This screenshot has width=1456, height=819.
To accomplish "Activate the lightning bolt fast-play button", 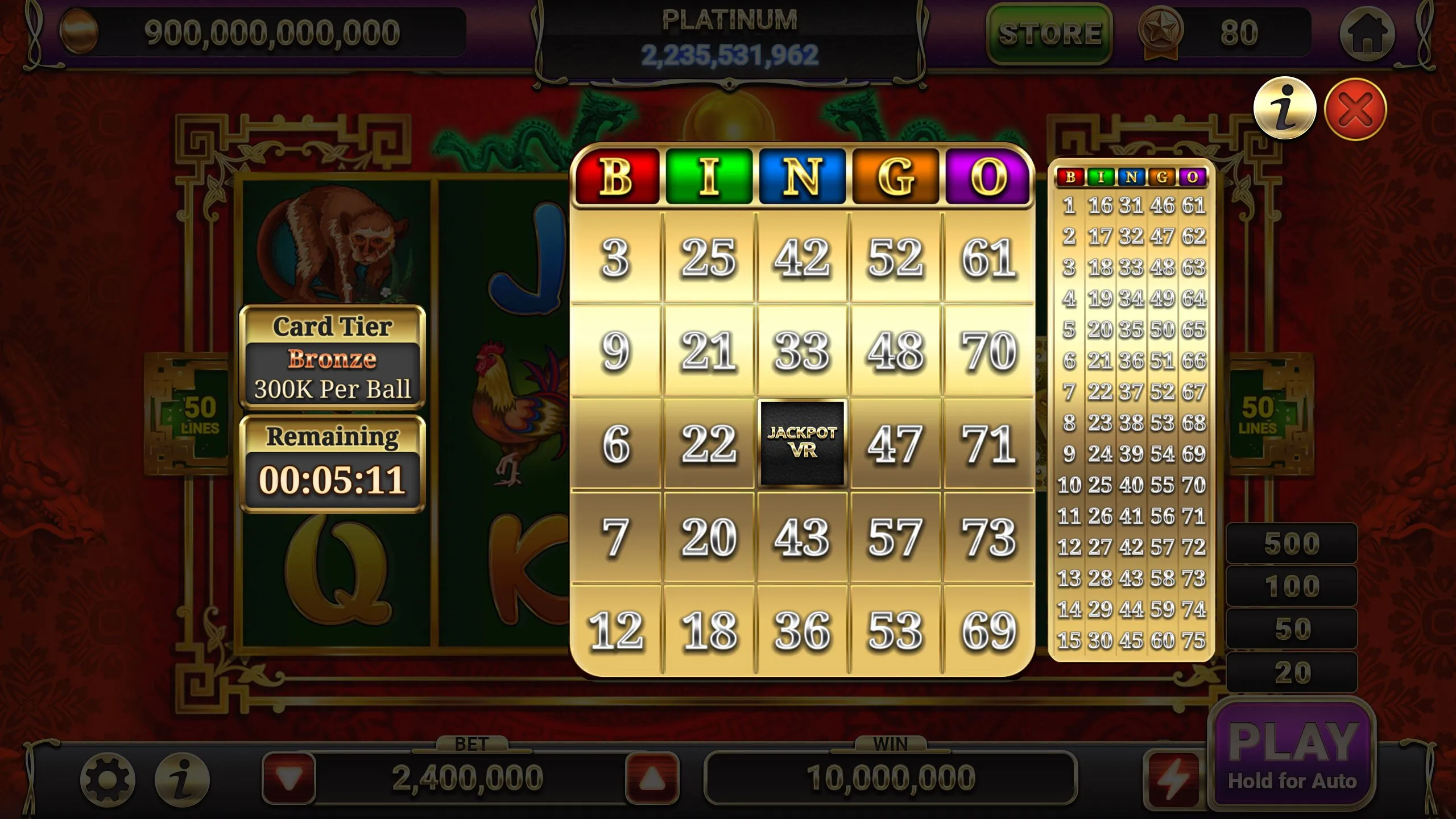I will (1173, 778).
